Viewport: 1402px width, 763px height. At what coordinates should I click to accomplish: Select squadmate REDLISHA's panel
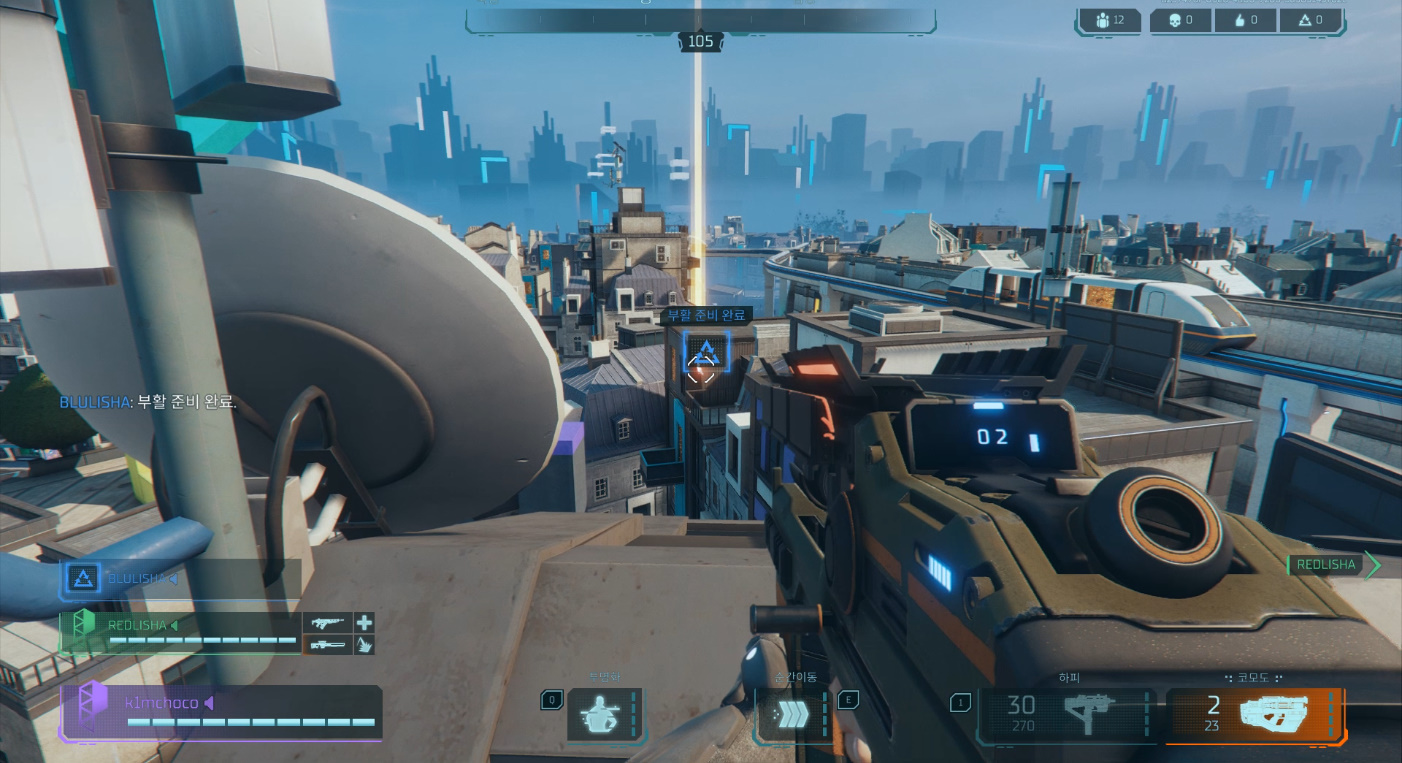tap(180, 632)
